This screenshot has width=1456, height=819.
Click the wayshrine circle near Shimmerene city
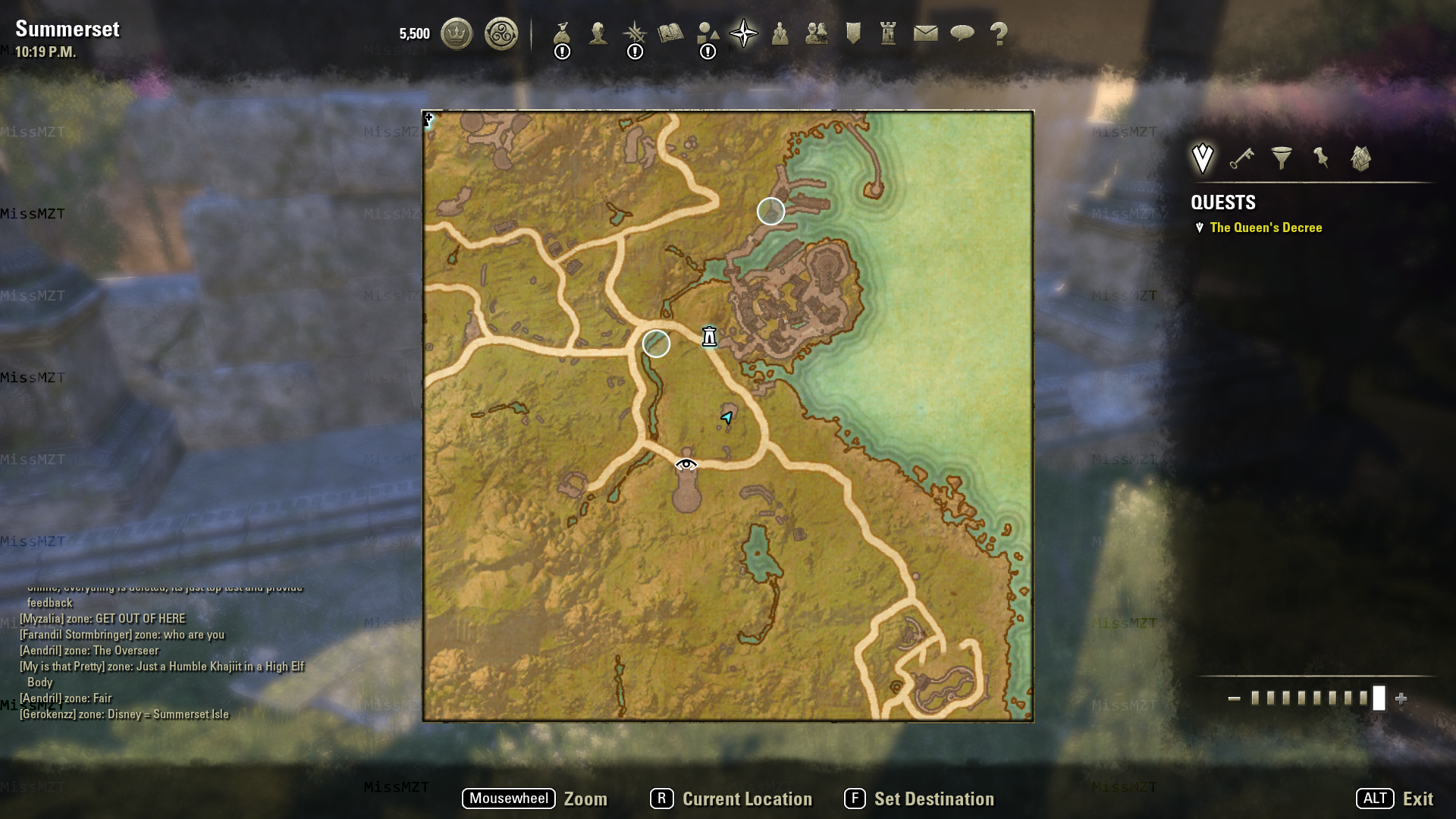click(x=770, y=212)
